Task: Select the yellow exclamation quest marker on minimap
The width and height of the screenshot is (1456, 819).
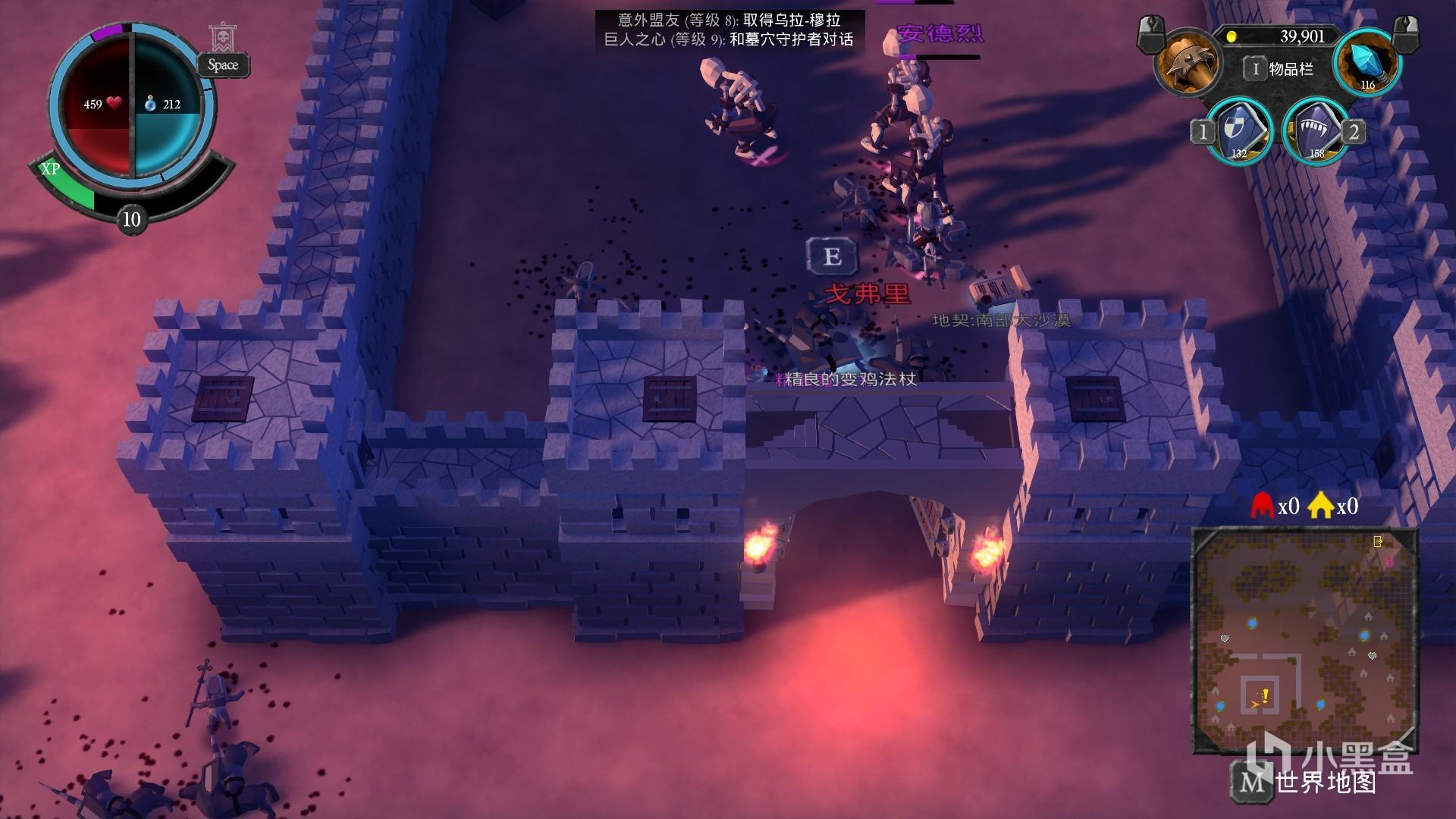Action: [x=1265, y=695]
